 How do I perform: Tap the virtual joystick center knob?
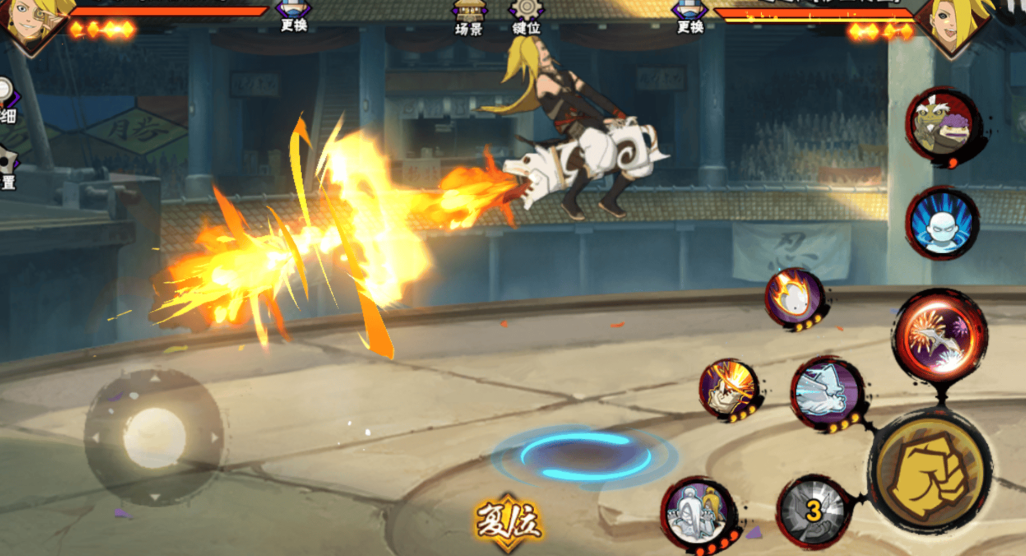coord(154,437)
